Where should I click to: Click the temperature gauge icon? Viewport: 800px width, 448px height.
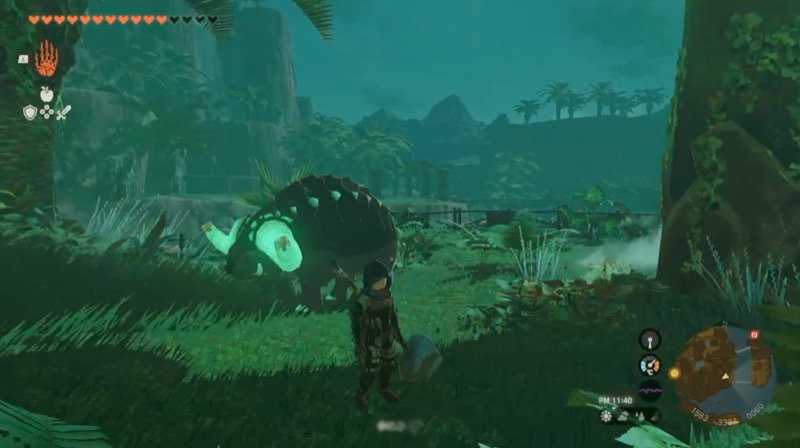[x=650, y=365]
